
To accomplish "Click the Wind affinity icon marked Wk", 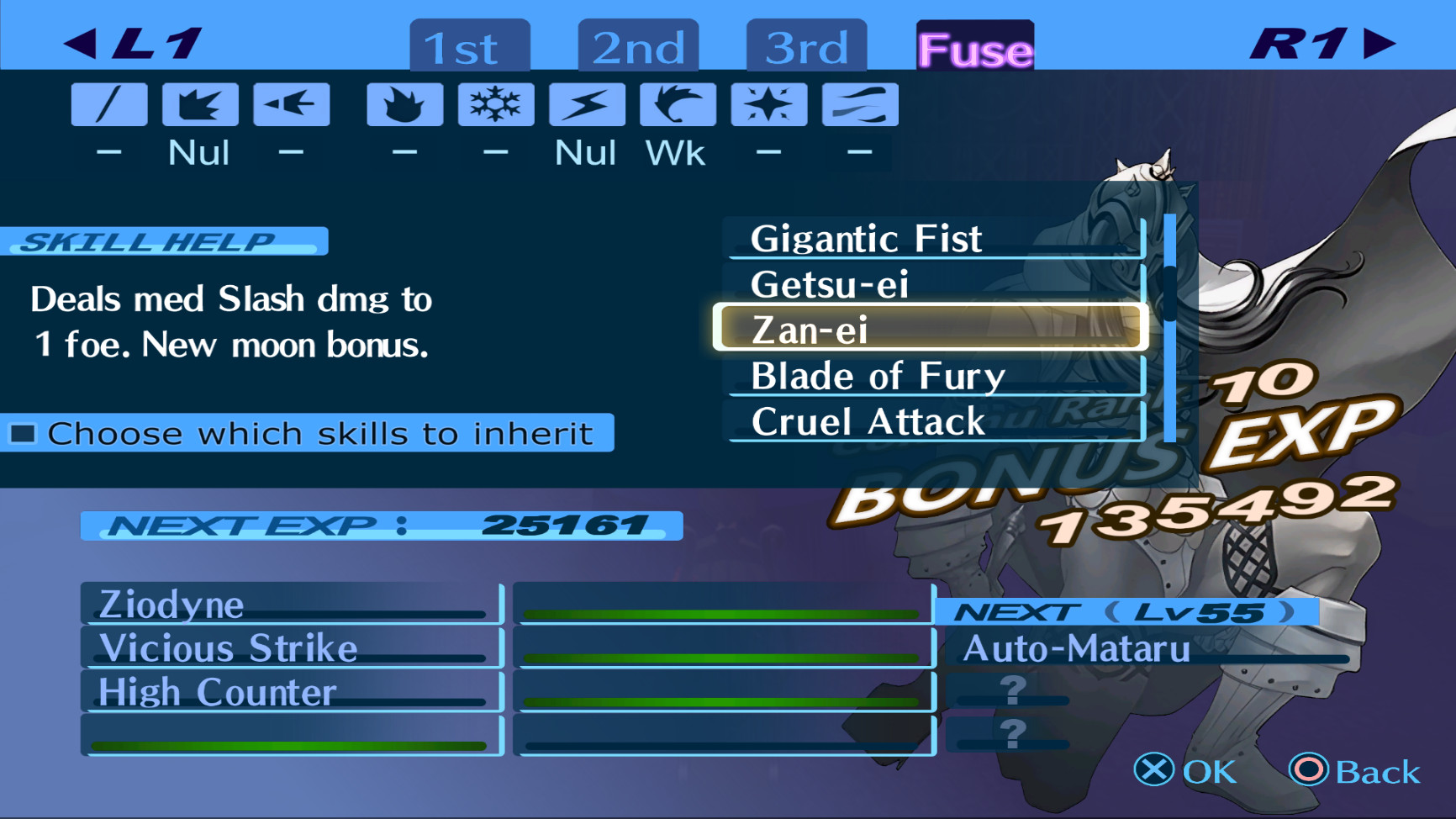I will (677, 103).
